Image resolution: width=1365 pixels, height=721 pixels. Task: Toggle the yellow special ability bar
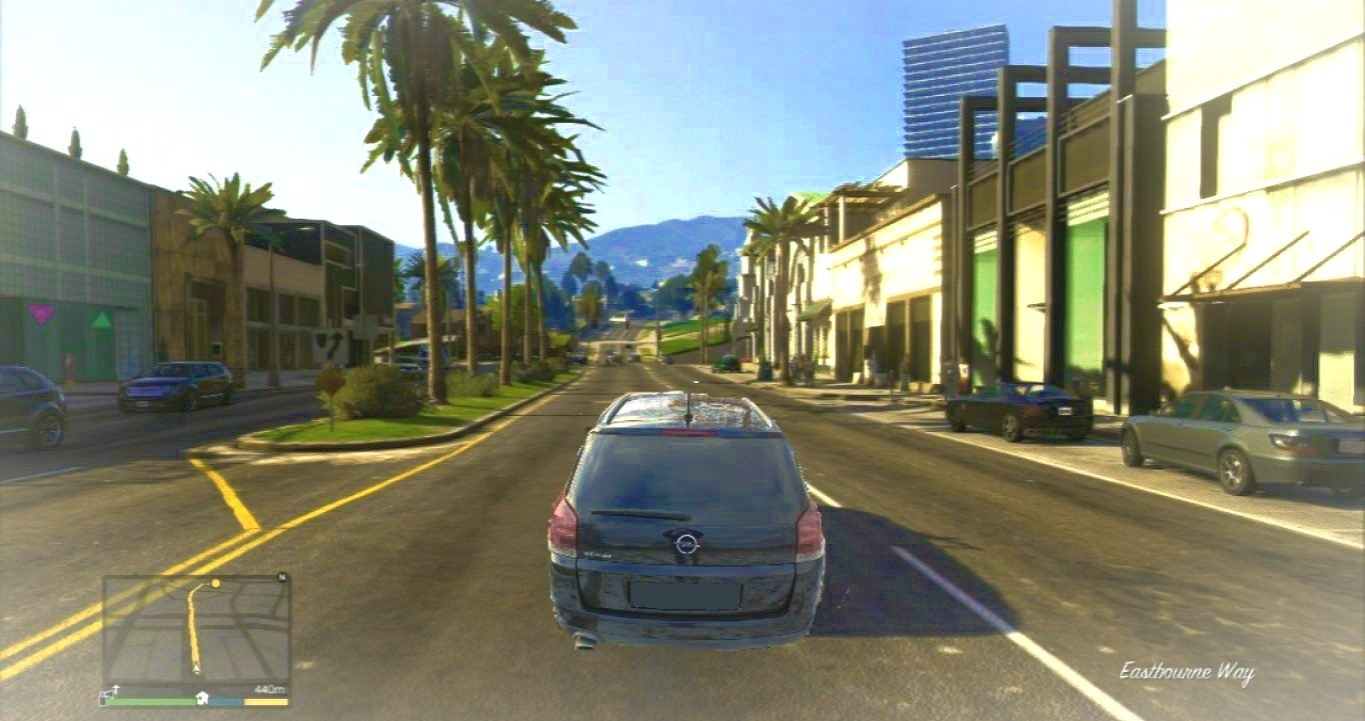coord(266,700)
